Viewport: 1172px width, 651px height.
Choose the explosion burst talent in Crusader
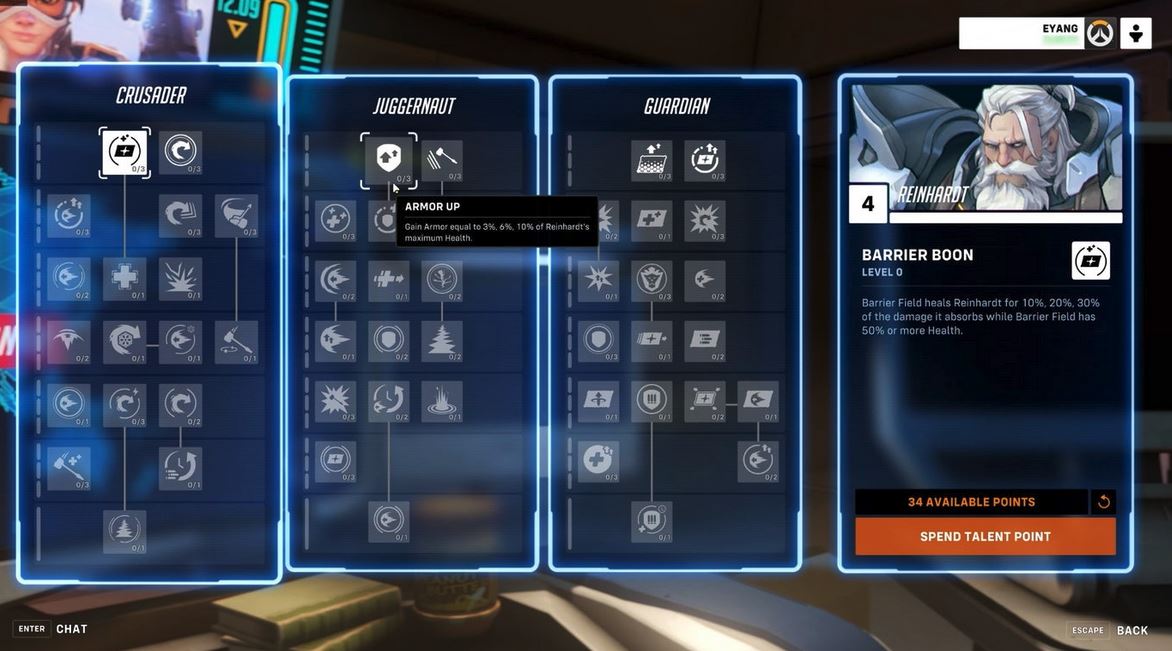click(181, 279)
